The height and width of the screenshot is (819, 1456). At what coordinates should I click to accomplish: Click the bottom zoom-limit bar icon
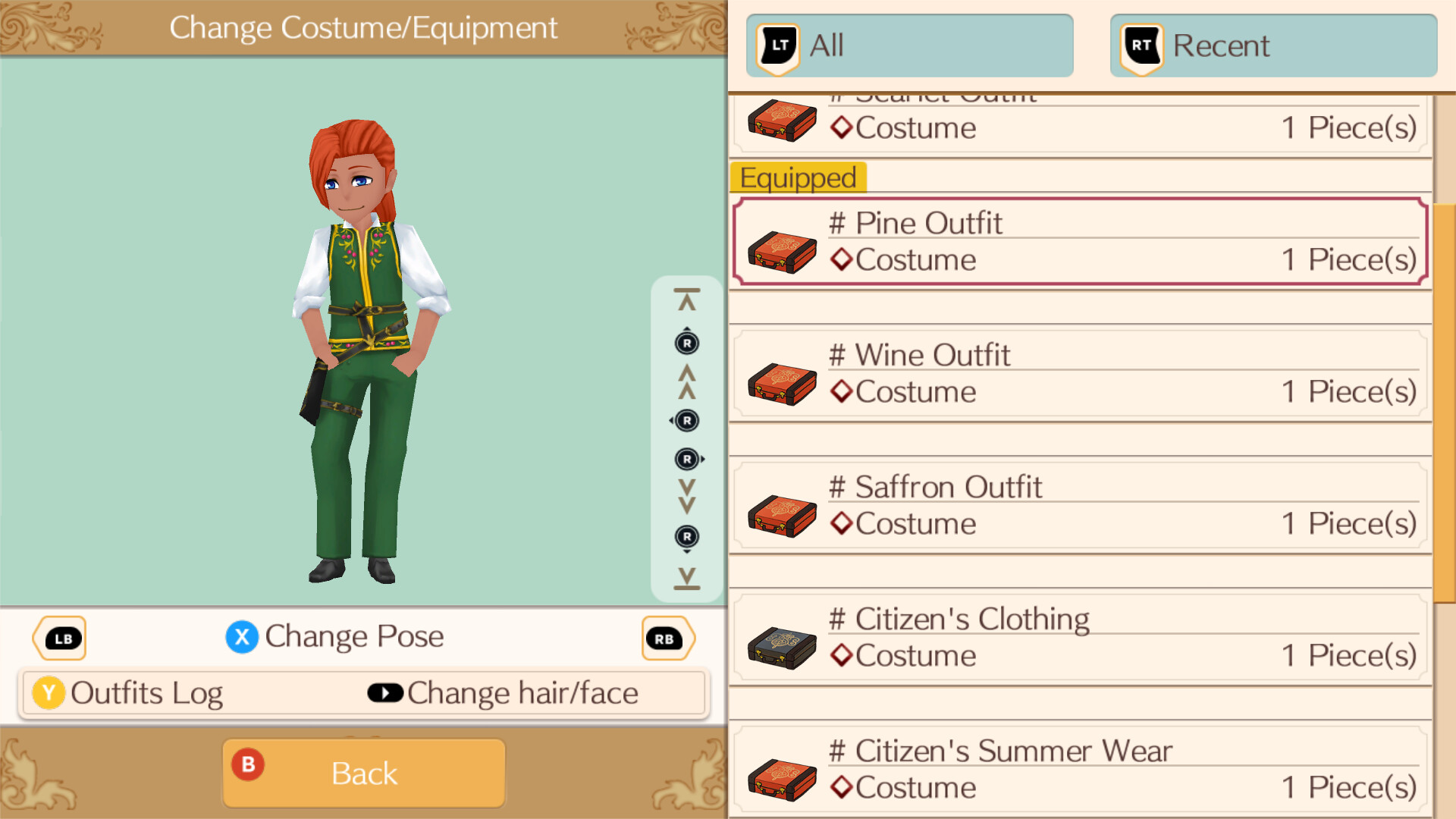(x=686, y=578)
